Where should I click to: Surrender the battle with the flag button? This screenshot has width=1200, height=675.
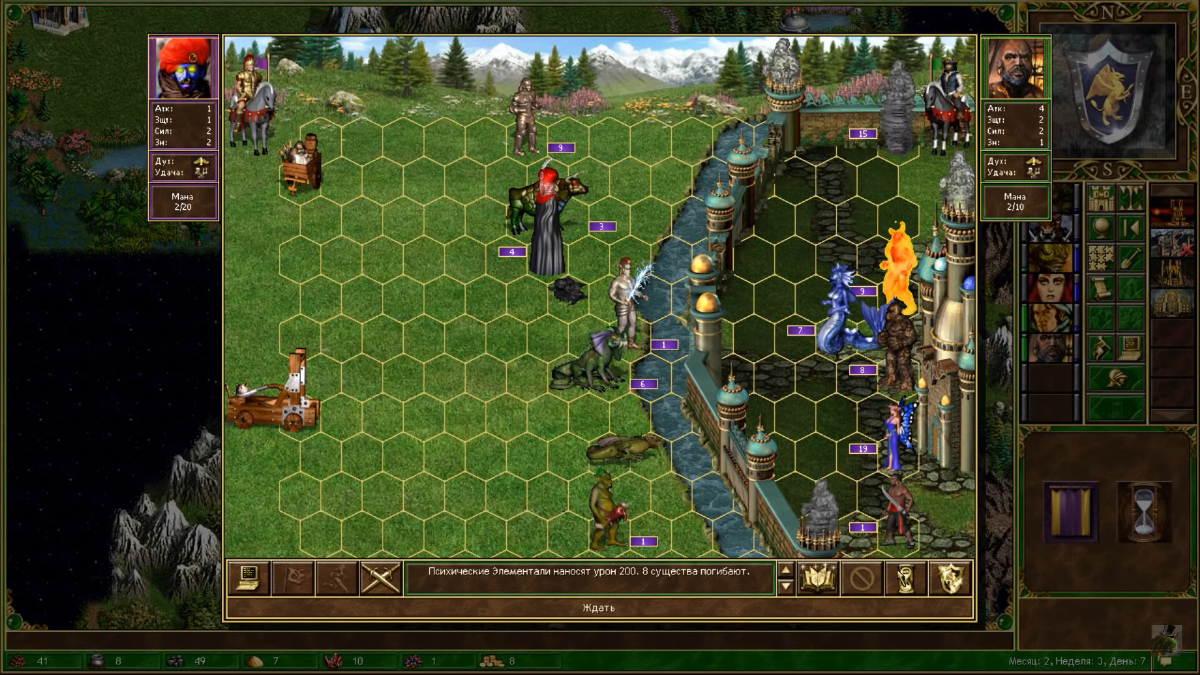coord(292,578)
